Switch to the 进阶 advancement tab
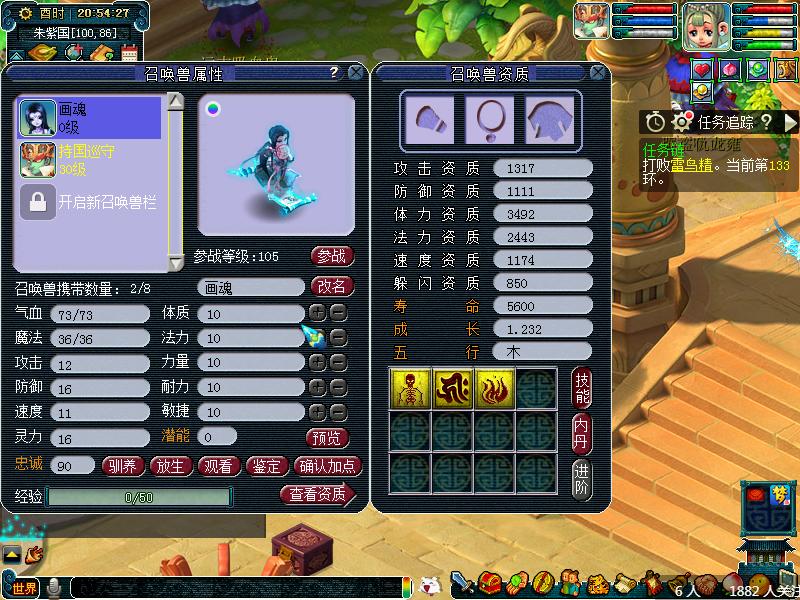The height and width of the screenshot is (600, 800). (582, 480)
